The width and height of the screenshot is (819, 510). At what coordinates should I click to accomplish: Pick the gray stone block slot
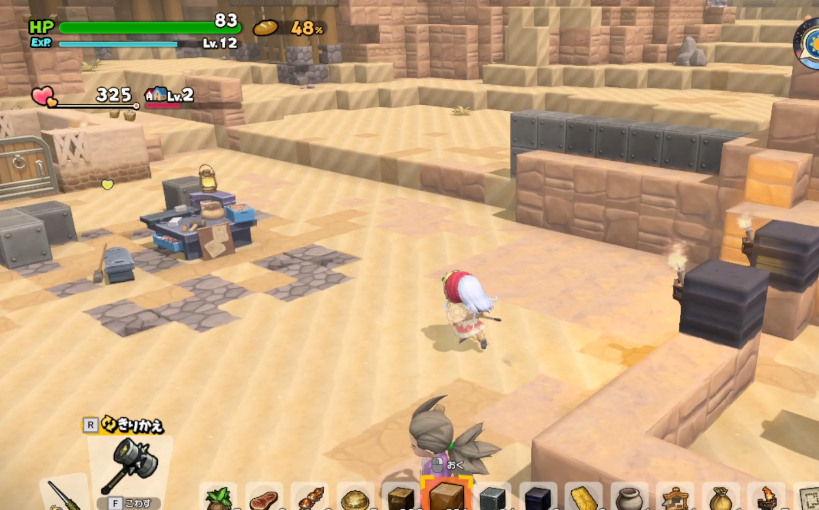pyautogui.click(x=493, y=498)
